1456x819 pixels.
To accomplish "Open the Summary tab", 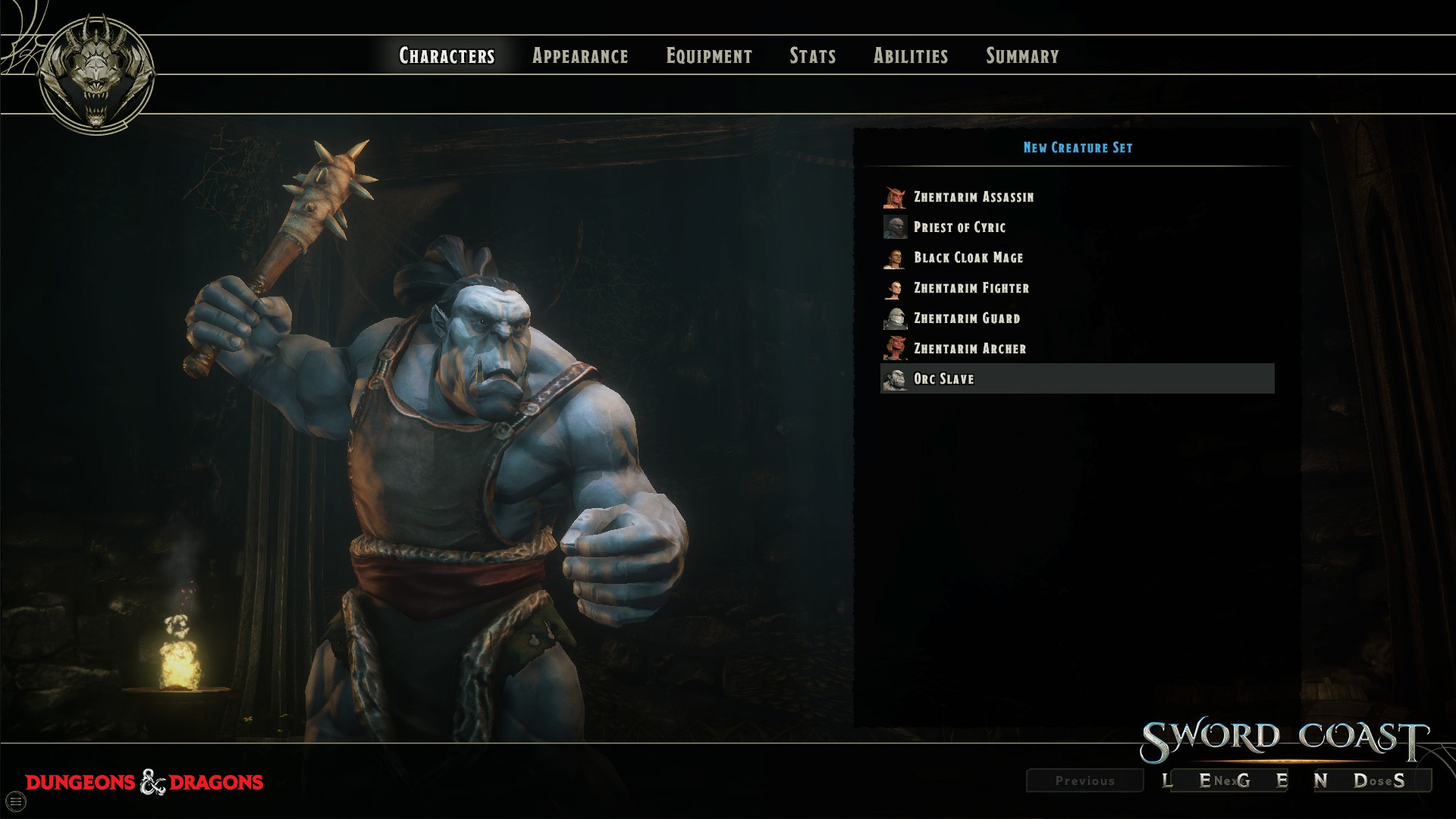I will 1022,56.
